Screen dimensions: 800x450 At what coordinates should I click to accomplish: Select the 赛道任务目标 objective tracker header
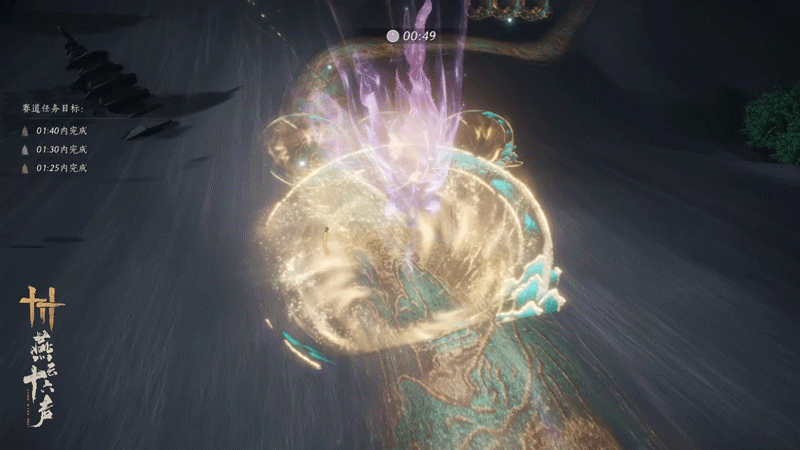53,108
